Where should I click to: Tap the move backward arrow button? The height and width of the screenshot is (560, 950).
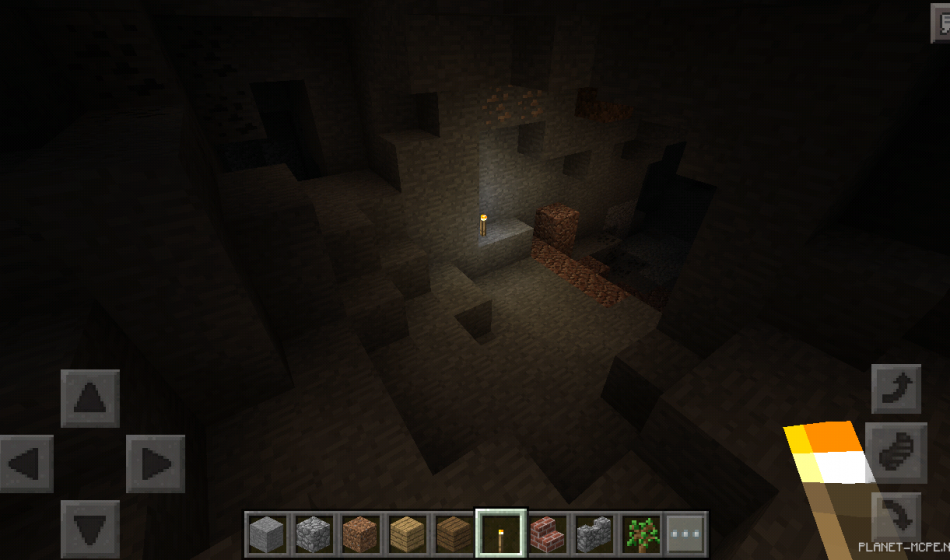click(x=90, y=528)
